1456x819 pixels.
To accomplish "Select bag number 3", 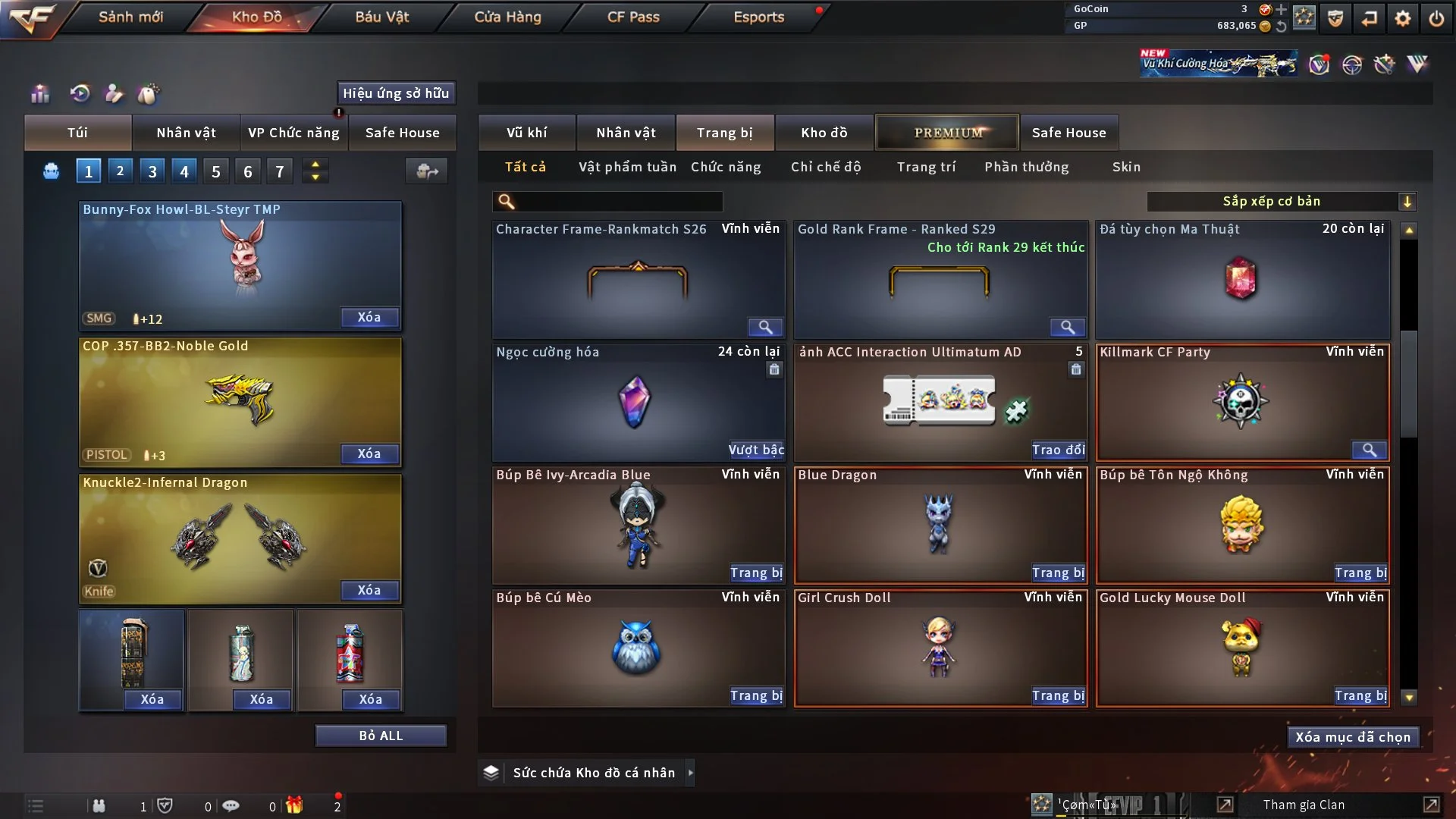I will pos(152,171).
